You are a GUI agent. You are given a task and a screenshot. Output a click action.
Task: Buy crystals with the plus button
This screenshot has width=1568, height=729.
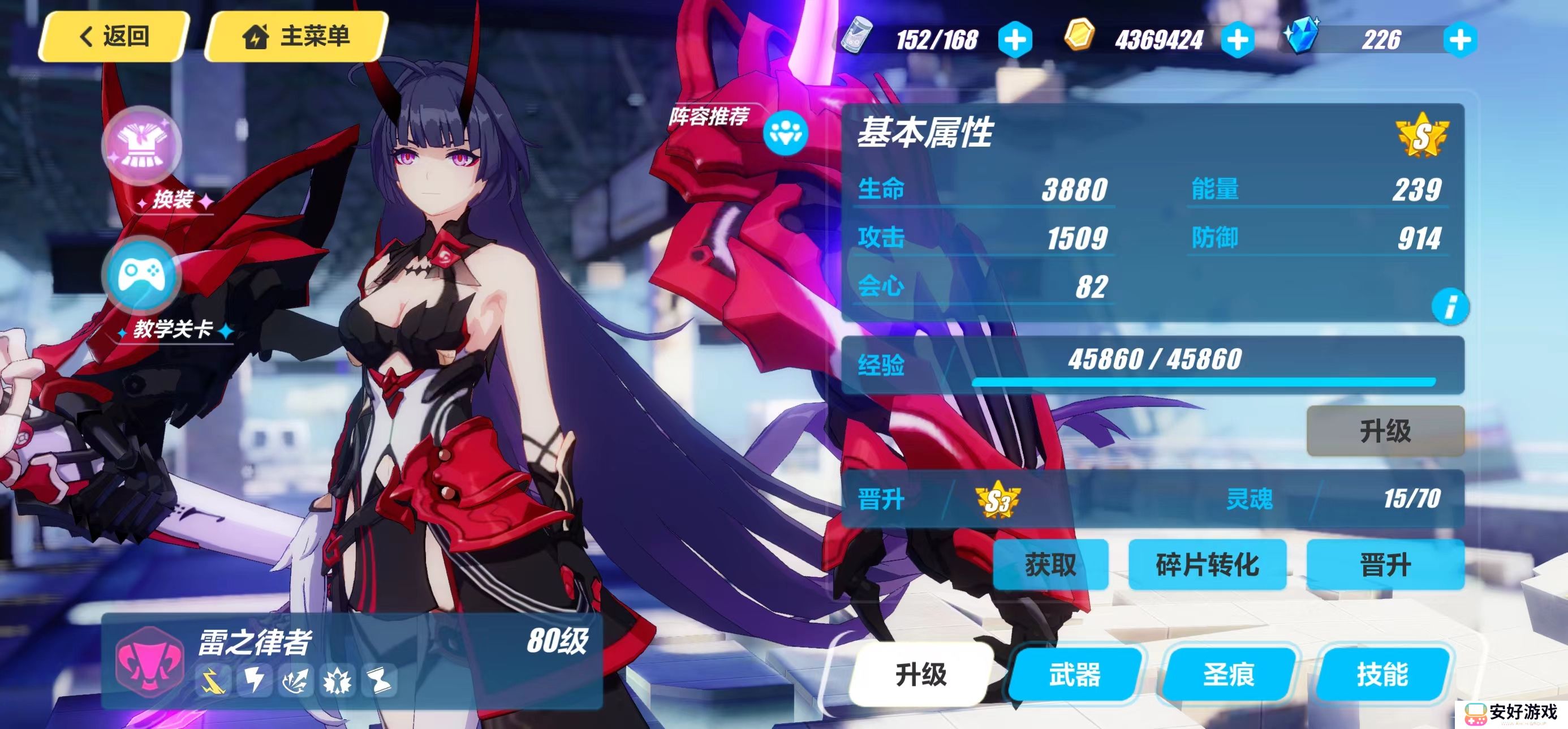(1459, 40)
